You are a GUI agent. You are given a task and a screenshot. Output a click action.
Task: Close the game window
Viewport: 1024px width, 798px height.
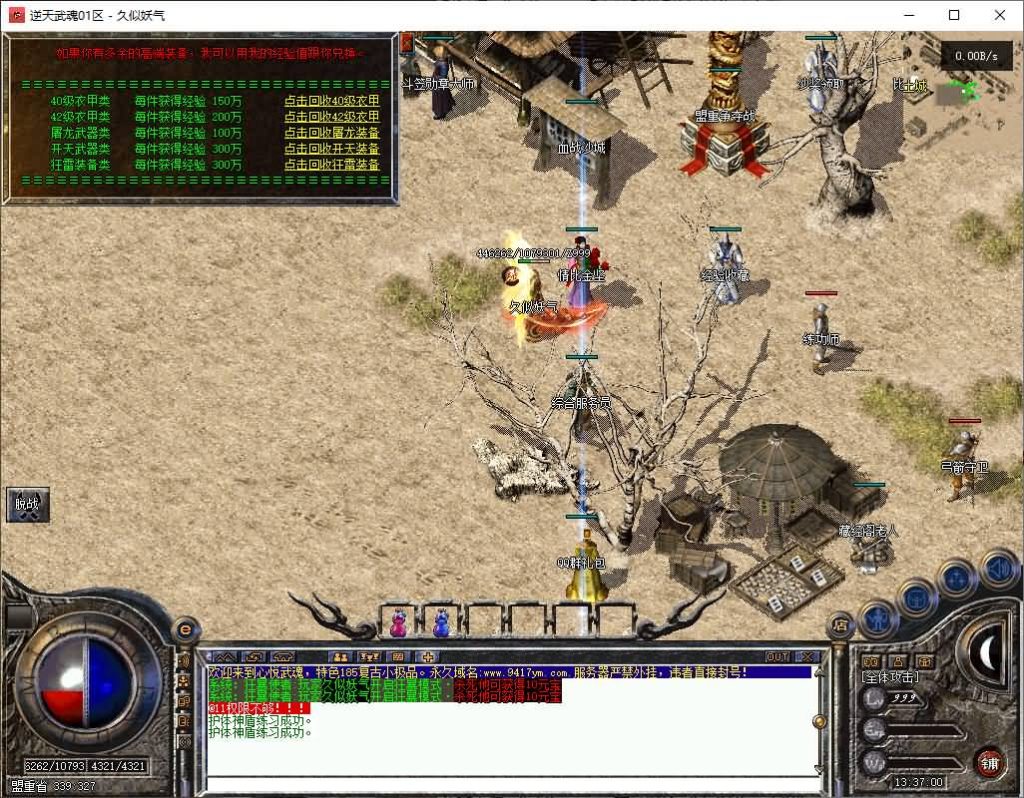coord(1000,15)
